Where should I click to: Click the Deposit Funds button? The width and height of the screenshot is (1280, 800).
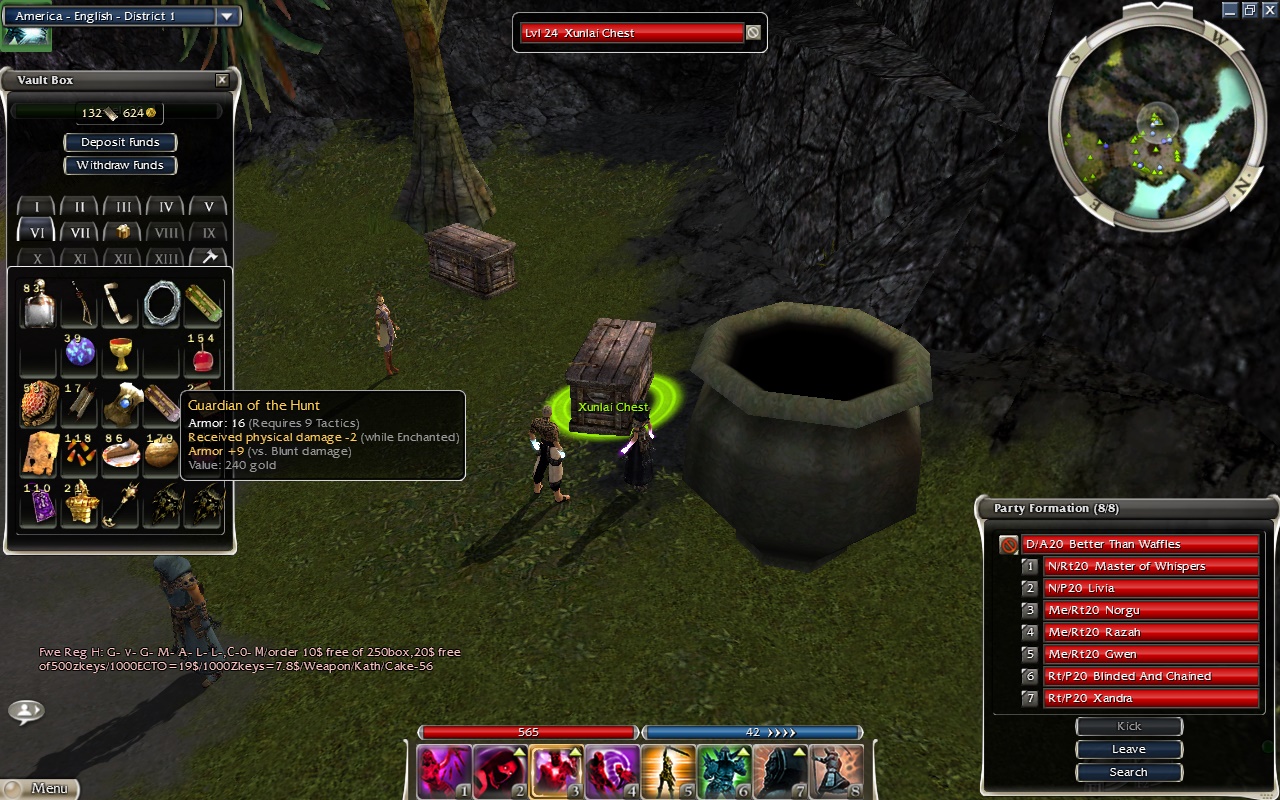[x=120, y=142]
